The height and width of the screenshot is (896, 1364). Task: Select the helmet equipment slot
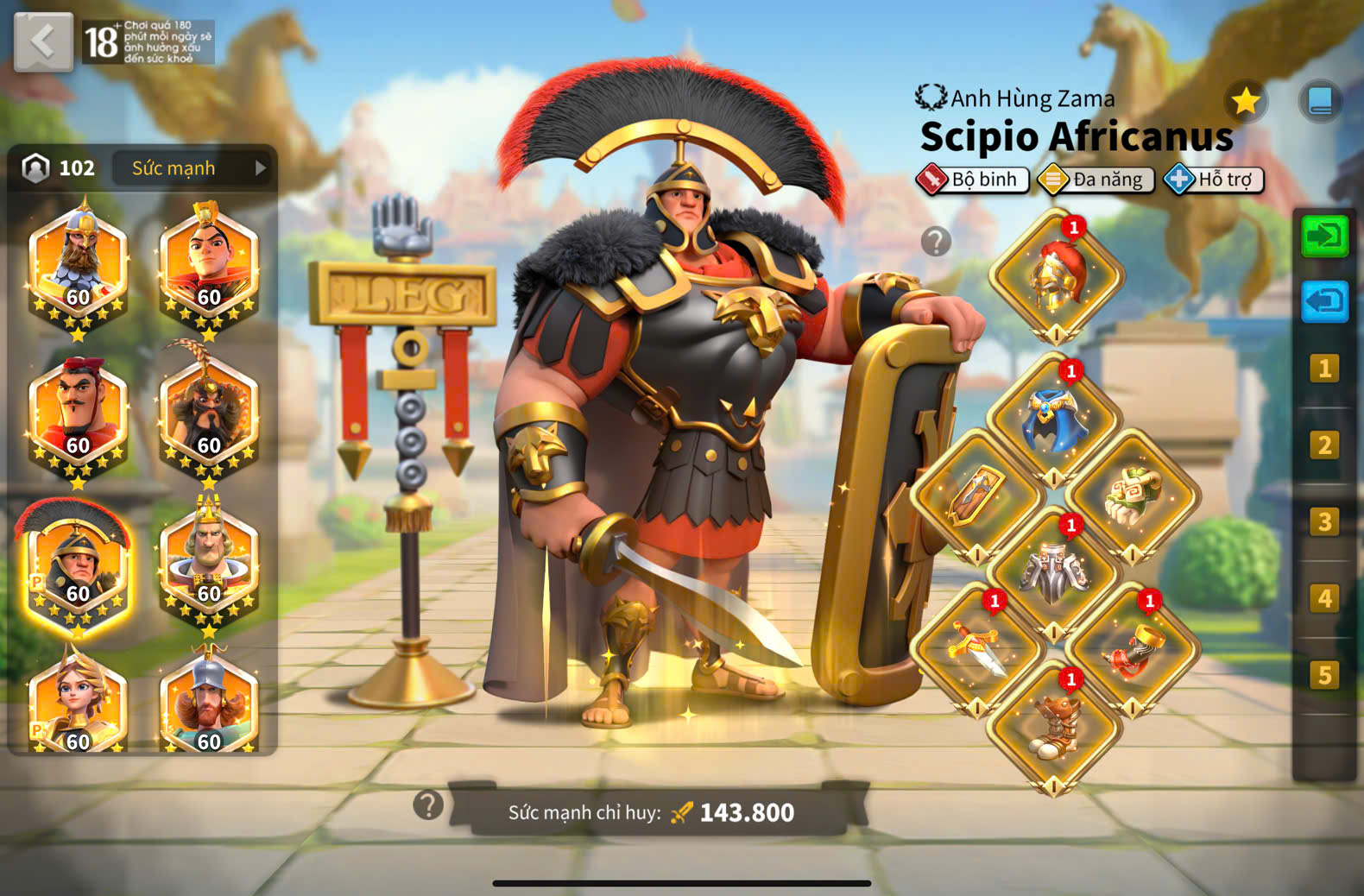coord(1056,276)
